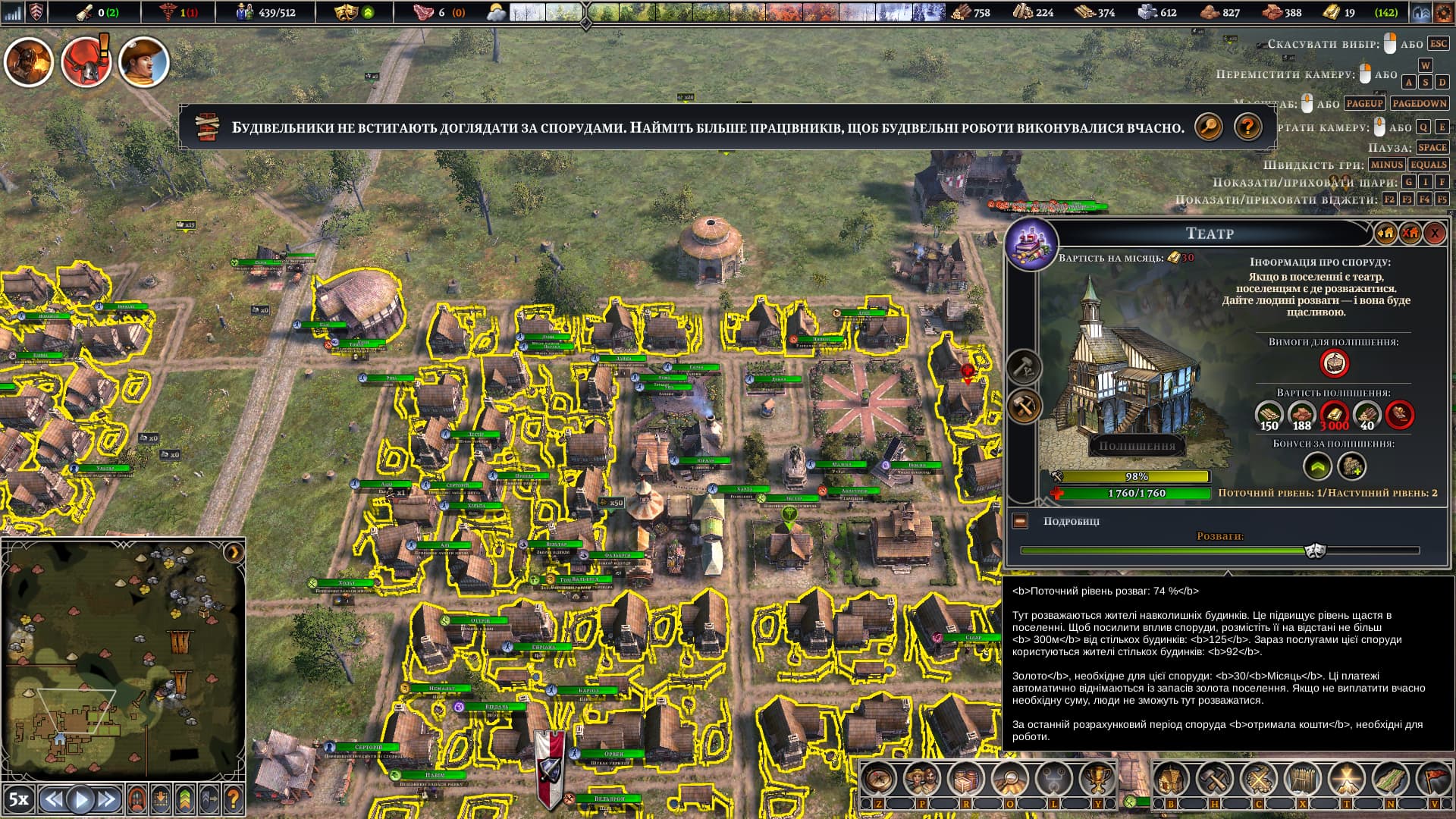This screenshot has width=1456, height=819.
Task: Click the Поліпшення upgrade button
Action: 1137,446
